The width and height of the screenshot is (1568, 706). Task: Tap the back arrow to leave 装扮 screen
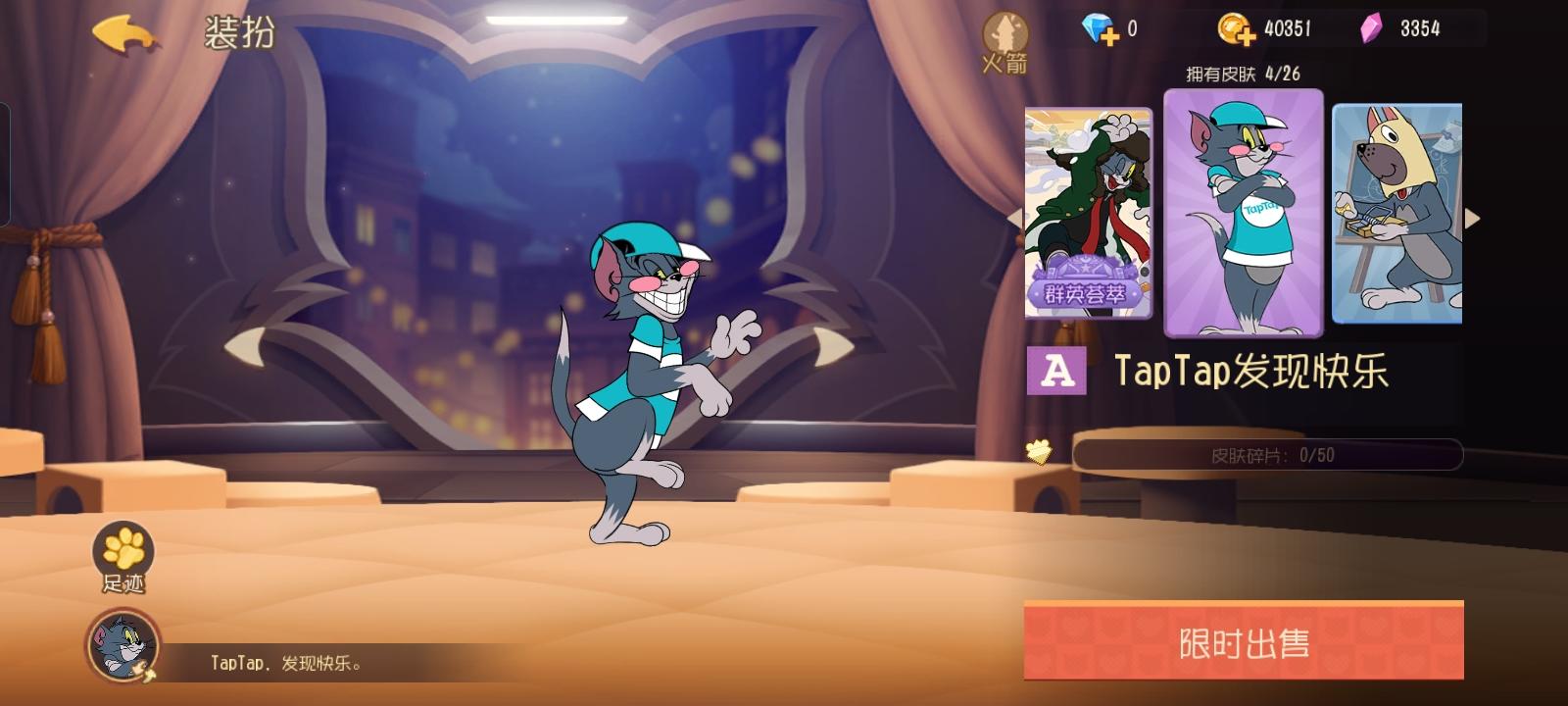pos(121,31)
